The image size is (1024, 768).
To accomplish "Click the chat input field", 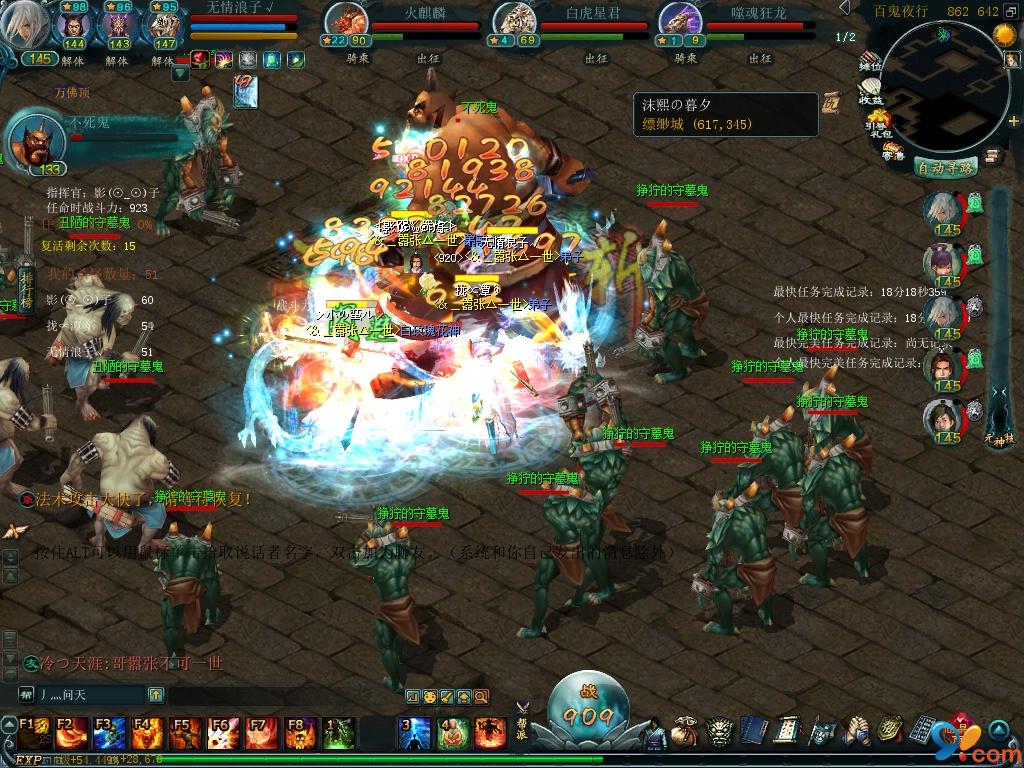I will pos(90,694).
